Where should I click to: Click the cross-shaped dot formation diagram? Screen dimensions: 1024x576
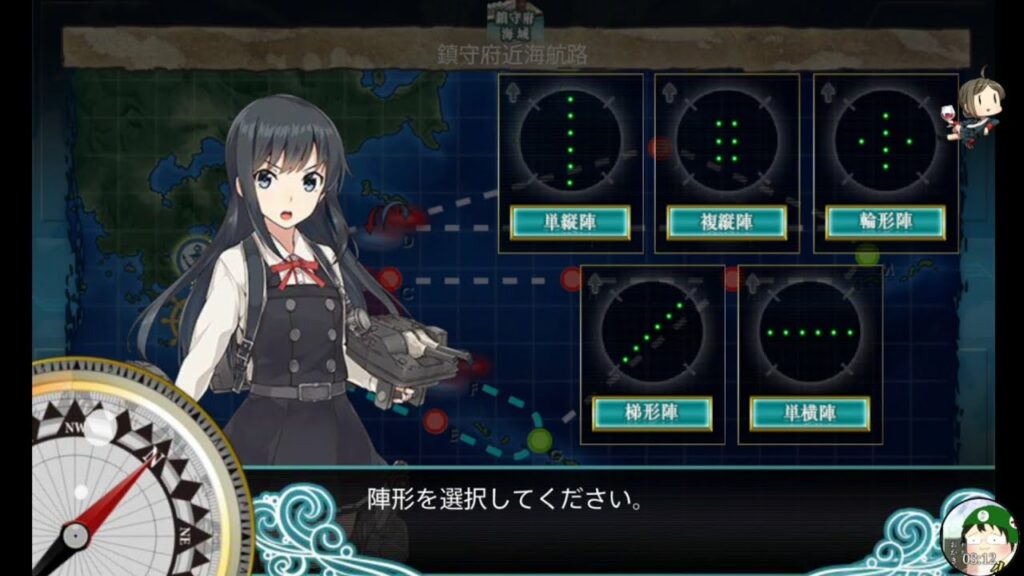click(x=885, y=139)
